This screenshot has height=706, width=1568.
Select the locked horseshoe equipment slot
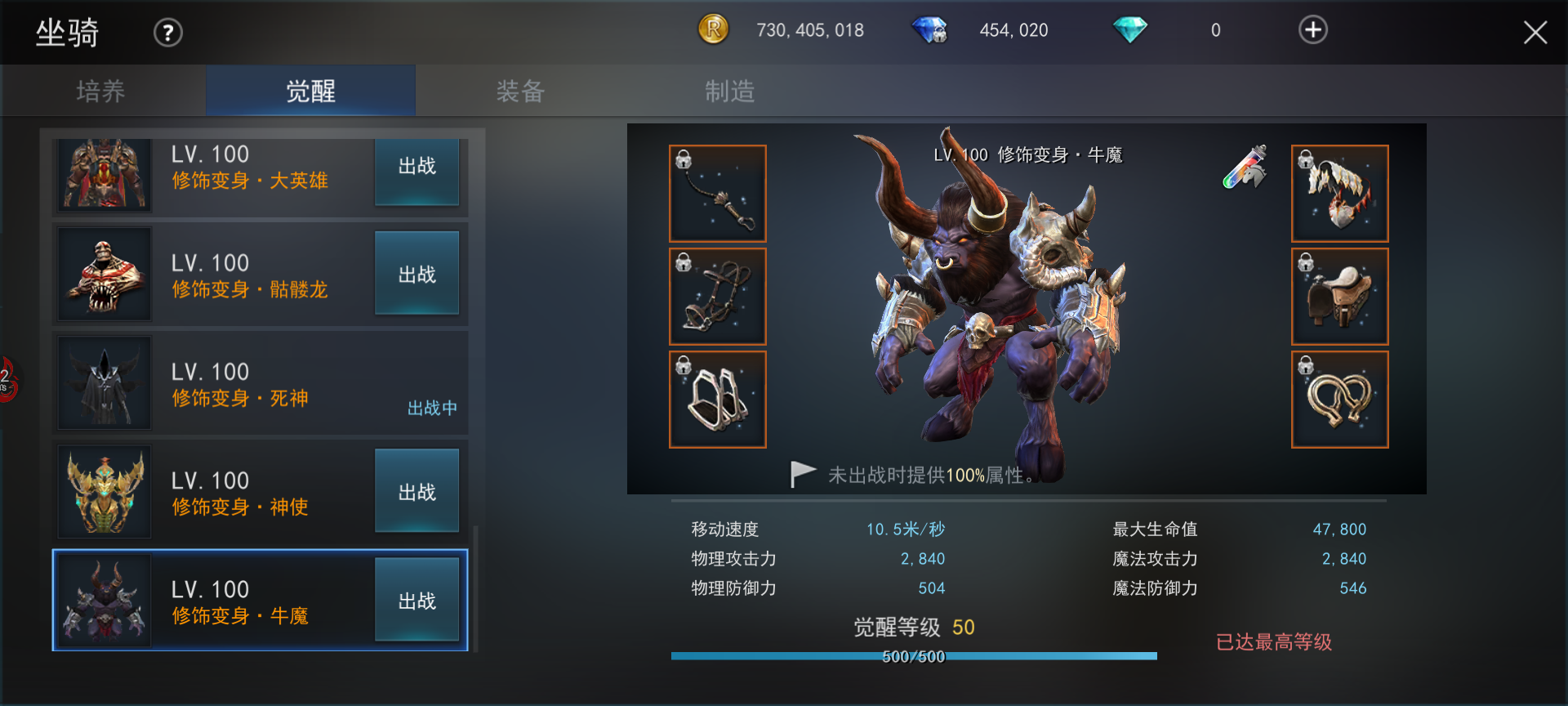[1339, 400]
